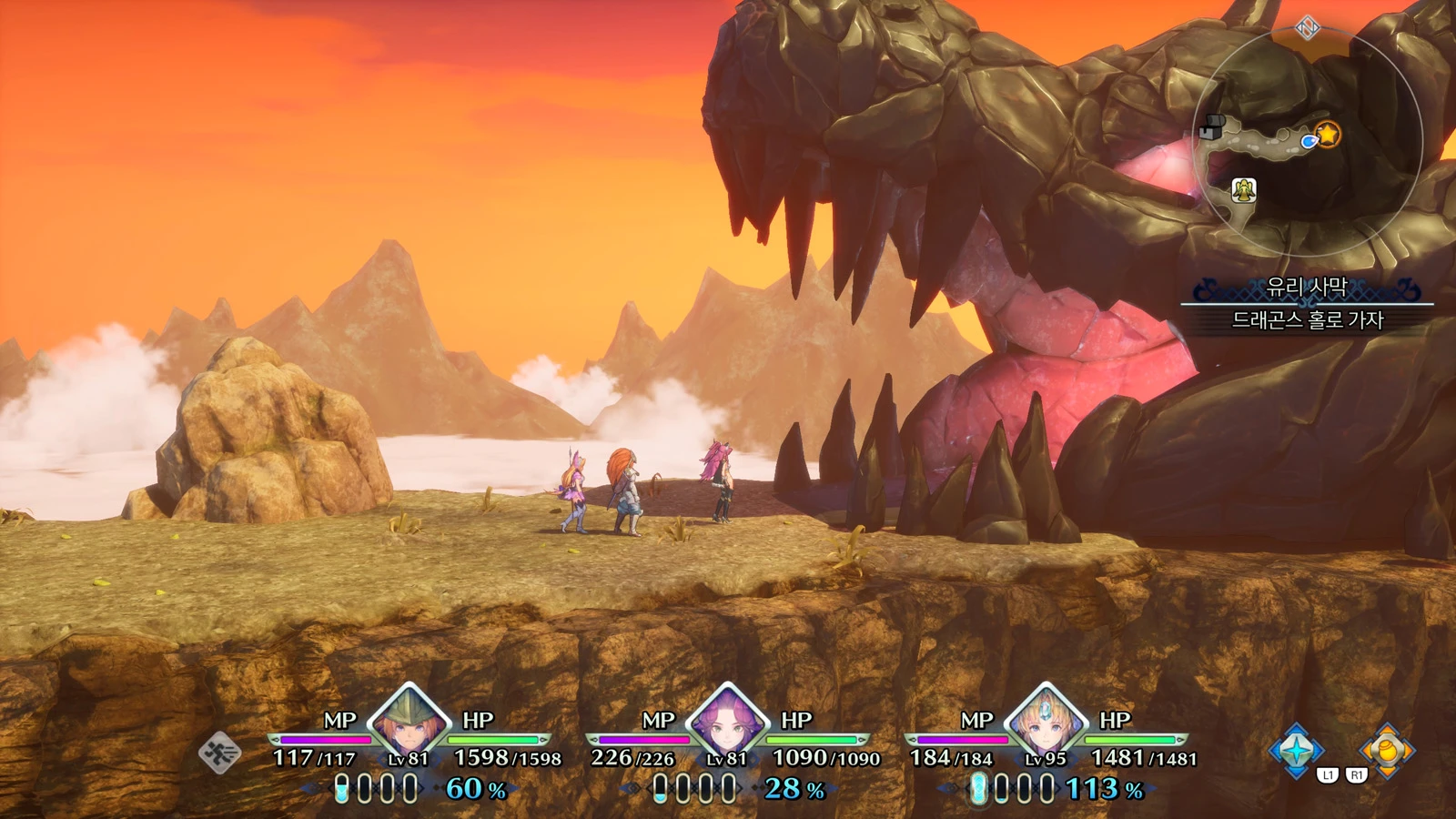Select the gold star objective marker on minimap
The height and width of the screenshot is (819, 1456).
click(x=1328, y=135)
